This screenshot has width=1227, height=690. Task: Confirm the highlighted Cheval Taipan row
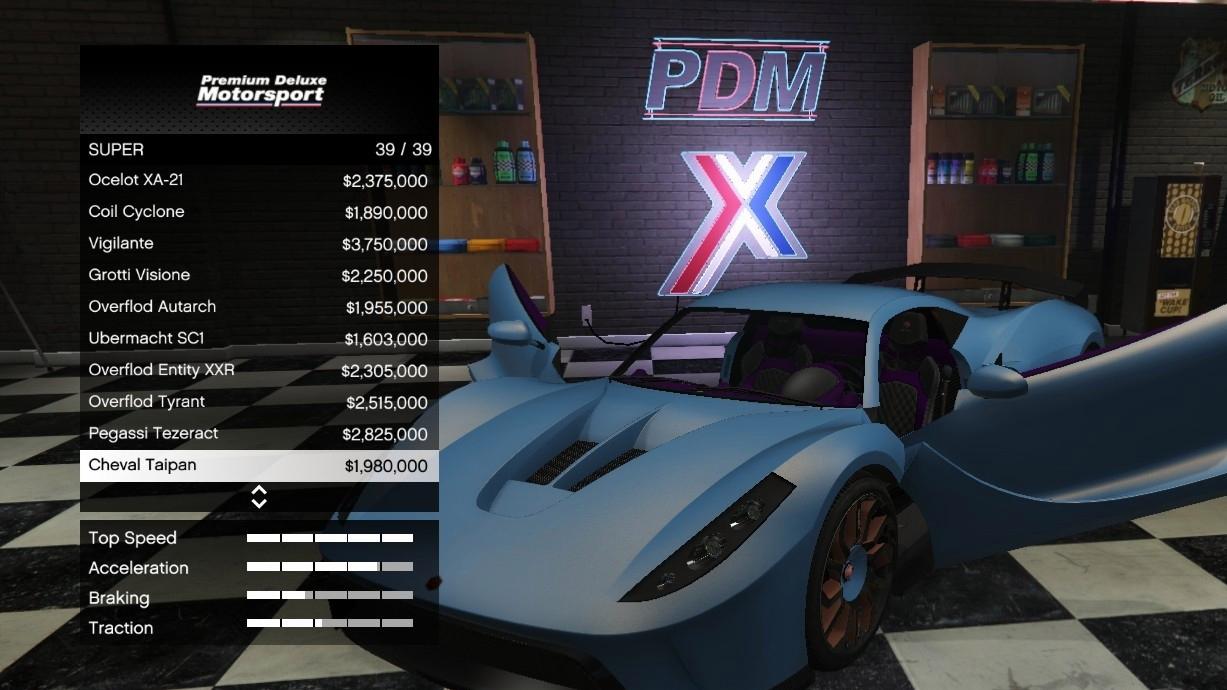258,465
